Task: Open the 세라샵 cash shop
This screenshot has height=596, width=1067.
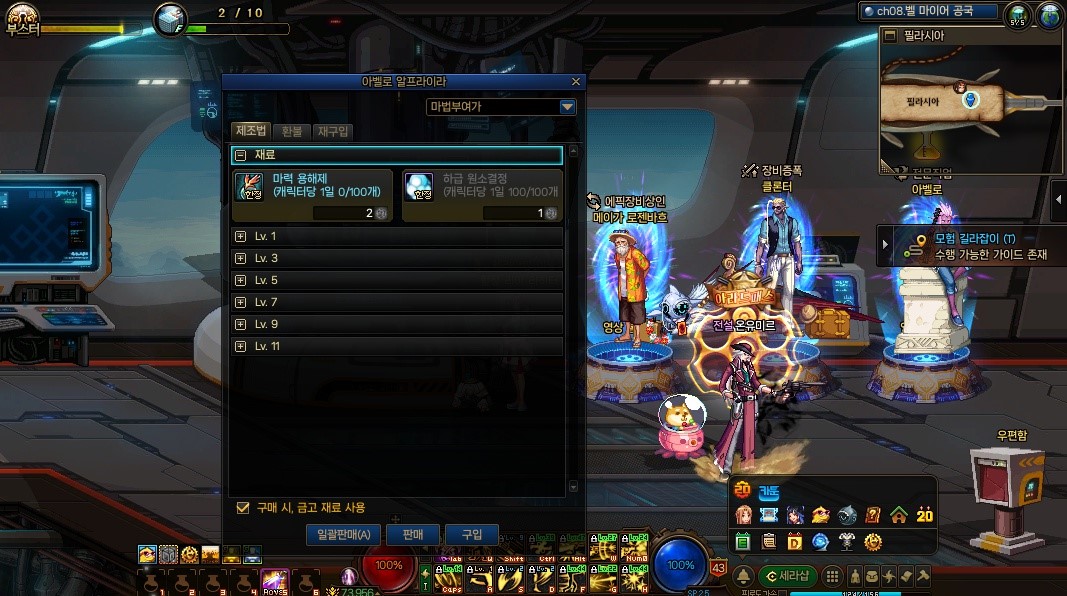Action: coord(787,576)
